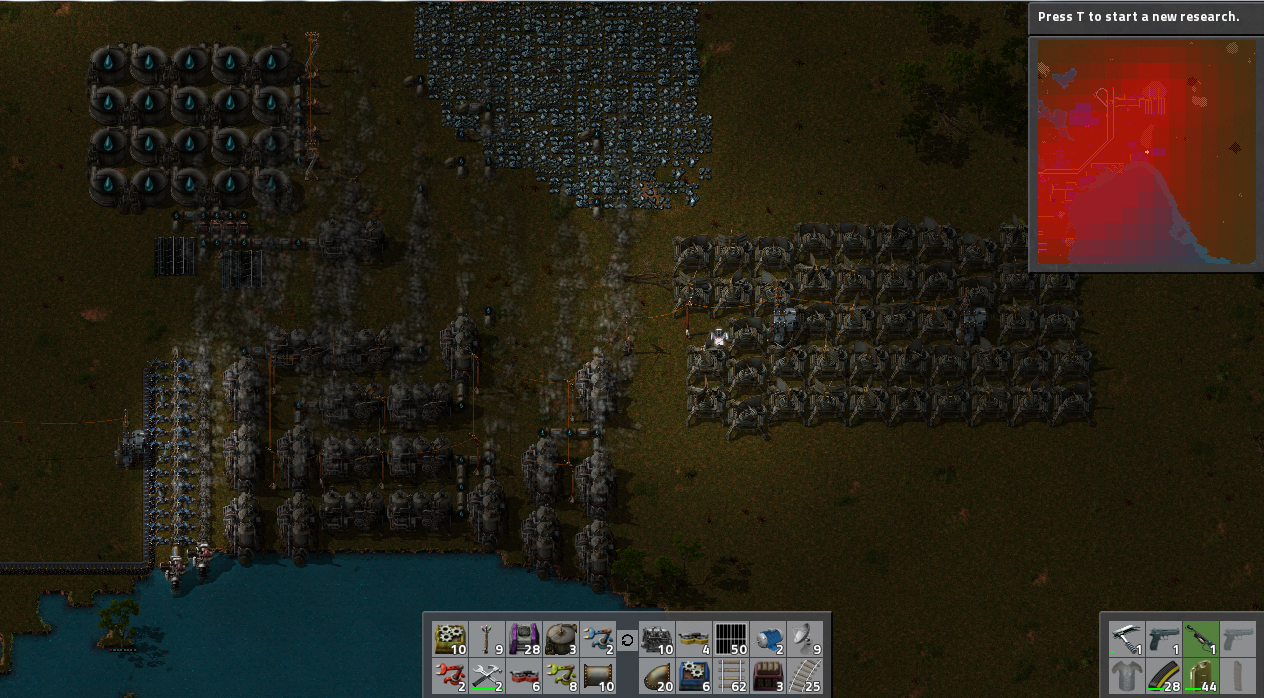Select the red splitter stack of 6
Image resolution: width=1264 pixels, height=698 pixels.
(x=525, y=676)
